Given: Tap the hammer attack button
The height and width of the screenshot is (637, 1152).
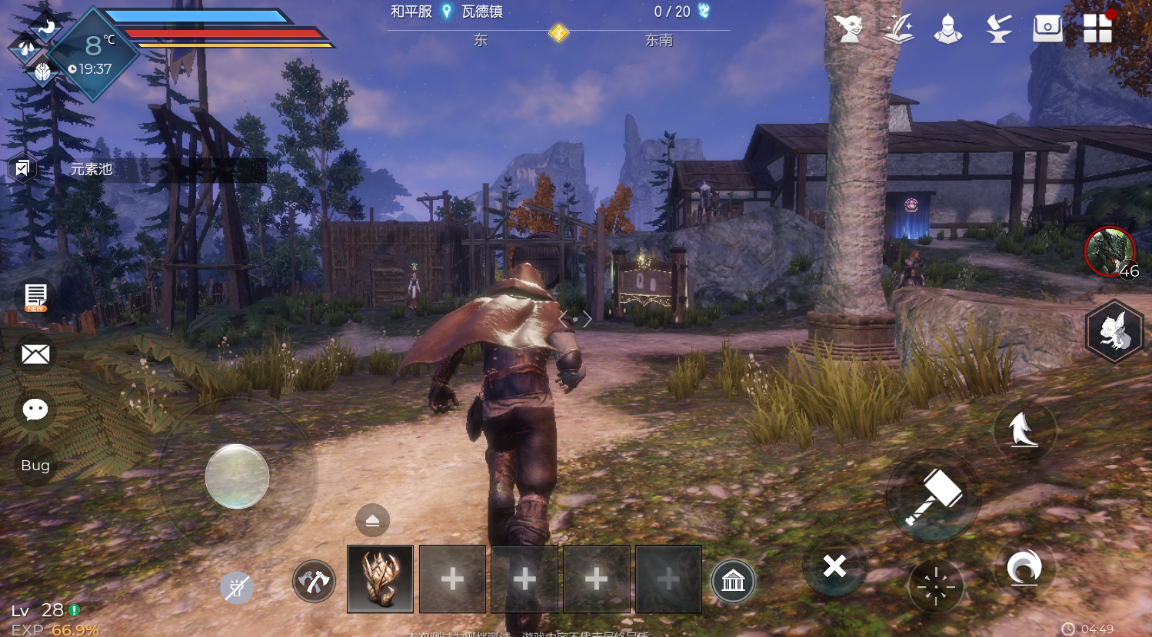Looking at the screenshot, I should [x=932, y=495].
